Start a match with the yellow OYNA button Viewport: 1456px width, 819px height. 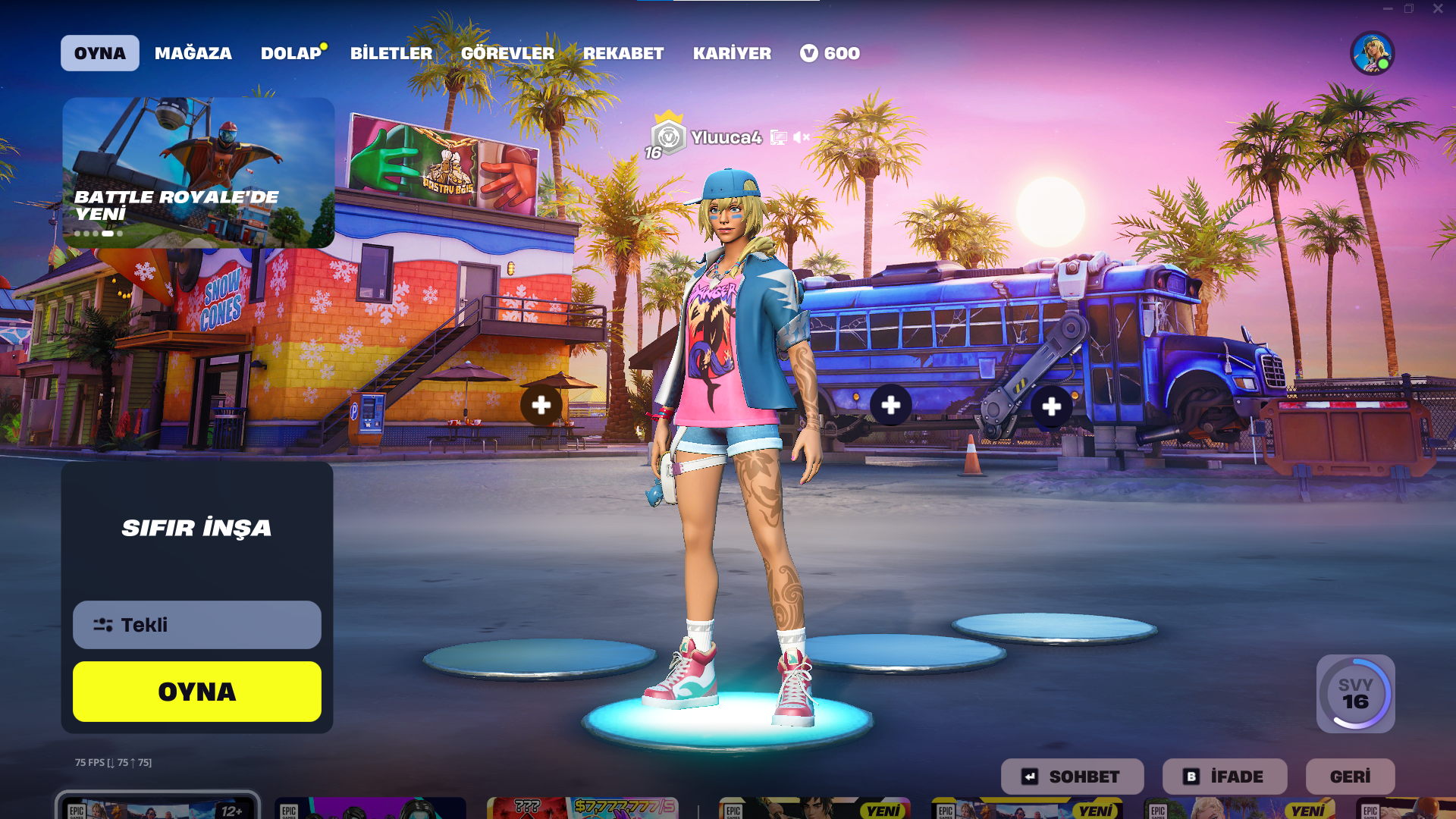(196, 692)
